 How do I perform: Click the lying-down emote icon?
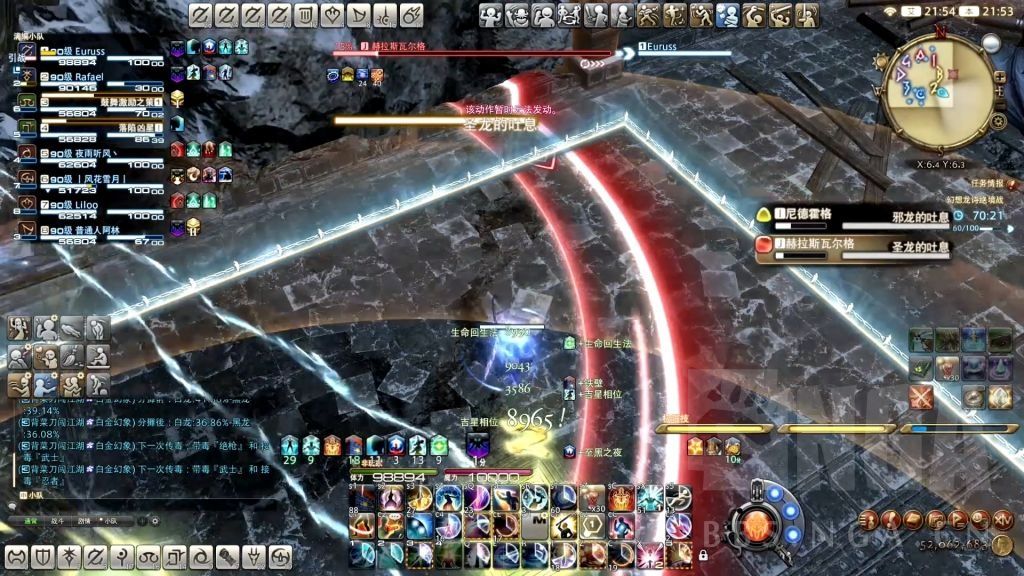tap(72, 327)
